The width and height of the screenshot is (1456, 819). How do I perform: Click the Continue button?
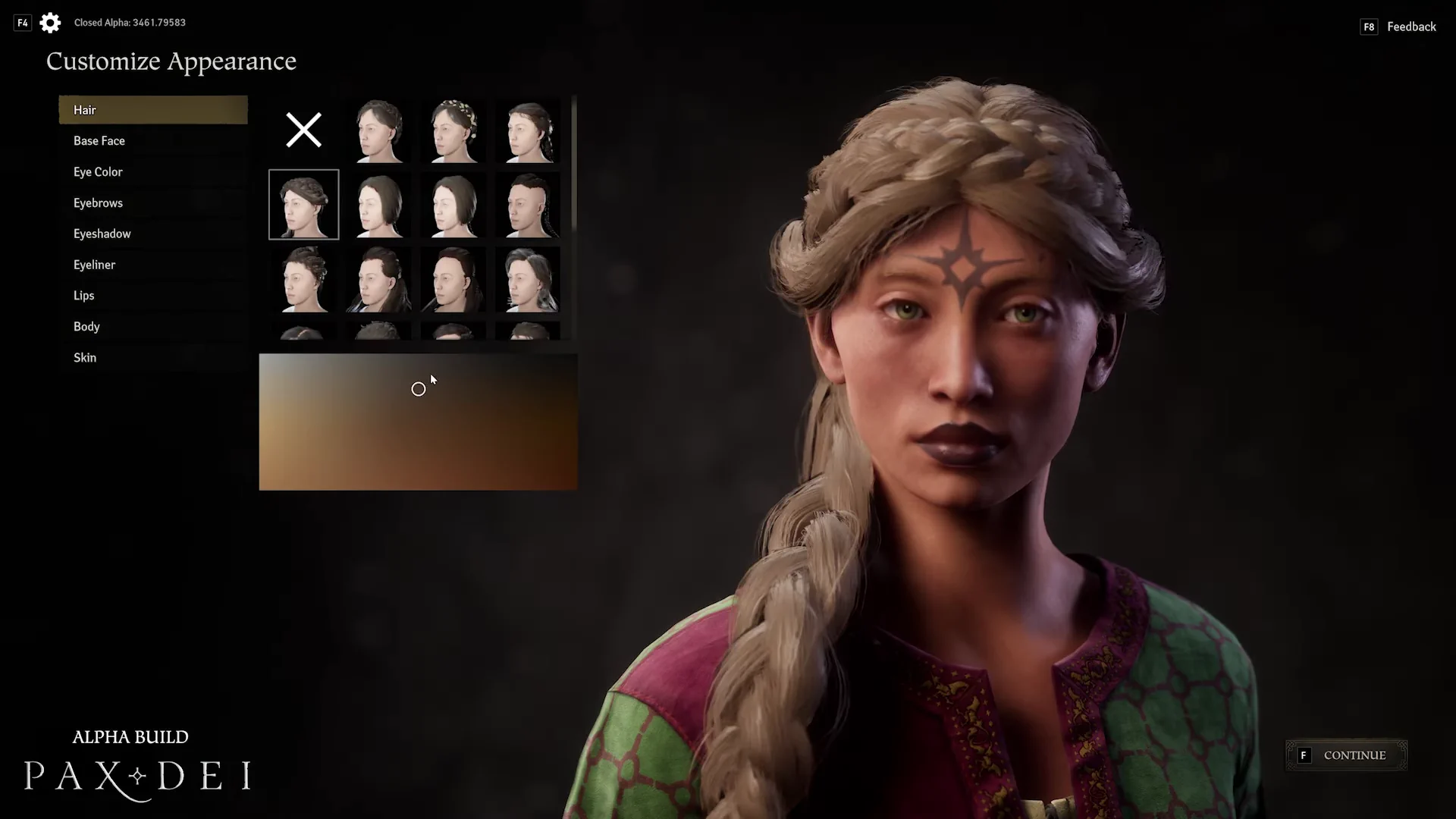pos(1346,755)
